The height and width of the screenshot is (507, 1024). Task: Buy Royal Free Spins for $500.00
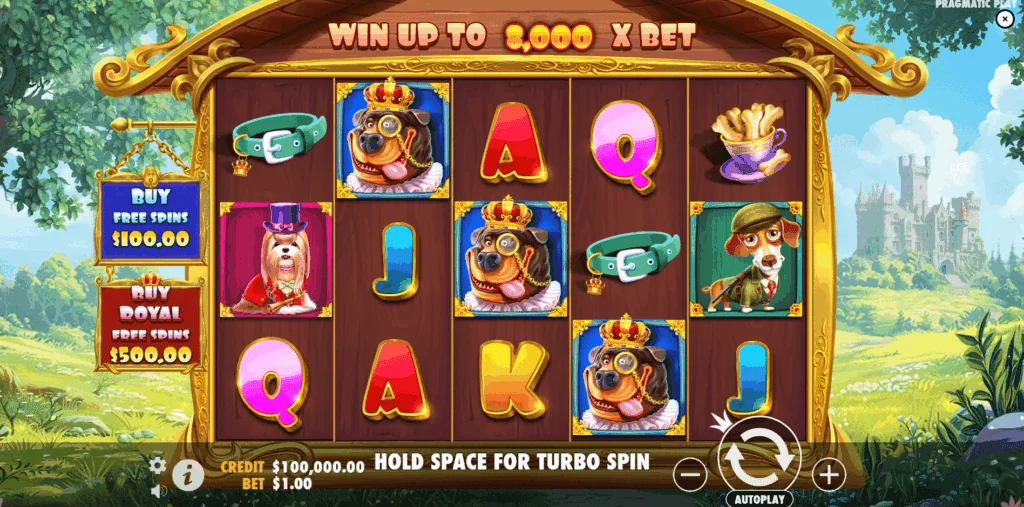(150, 324)
